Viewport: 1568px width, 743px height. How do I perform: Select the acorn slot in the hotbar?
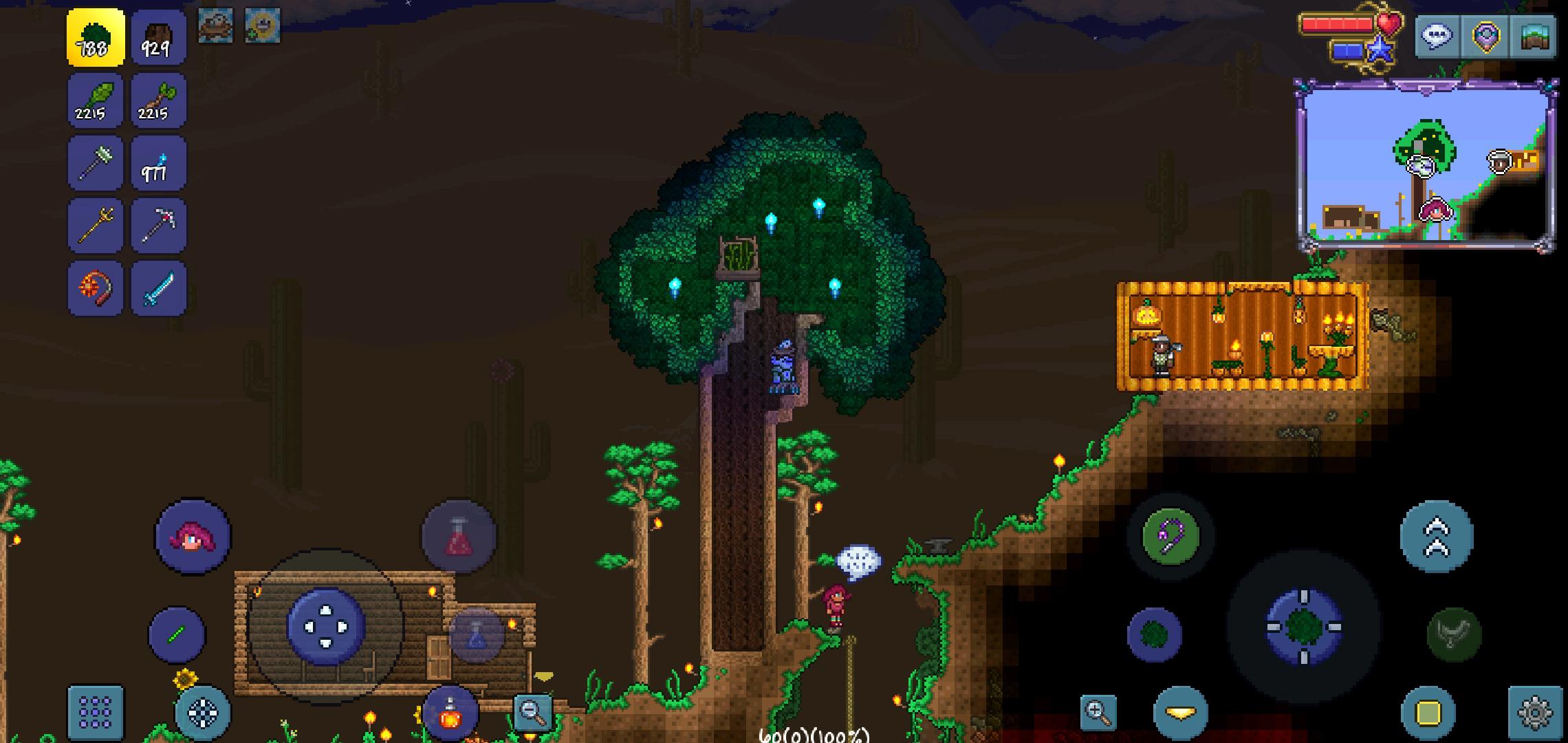point(157,101)
